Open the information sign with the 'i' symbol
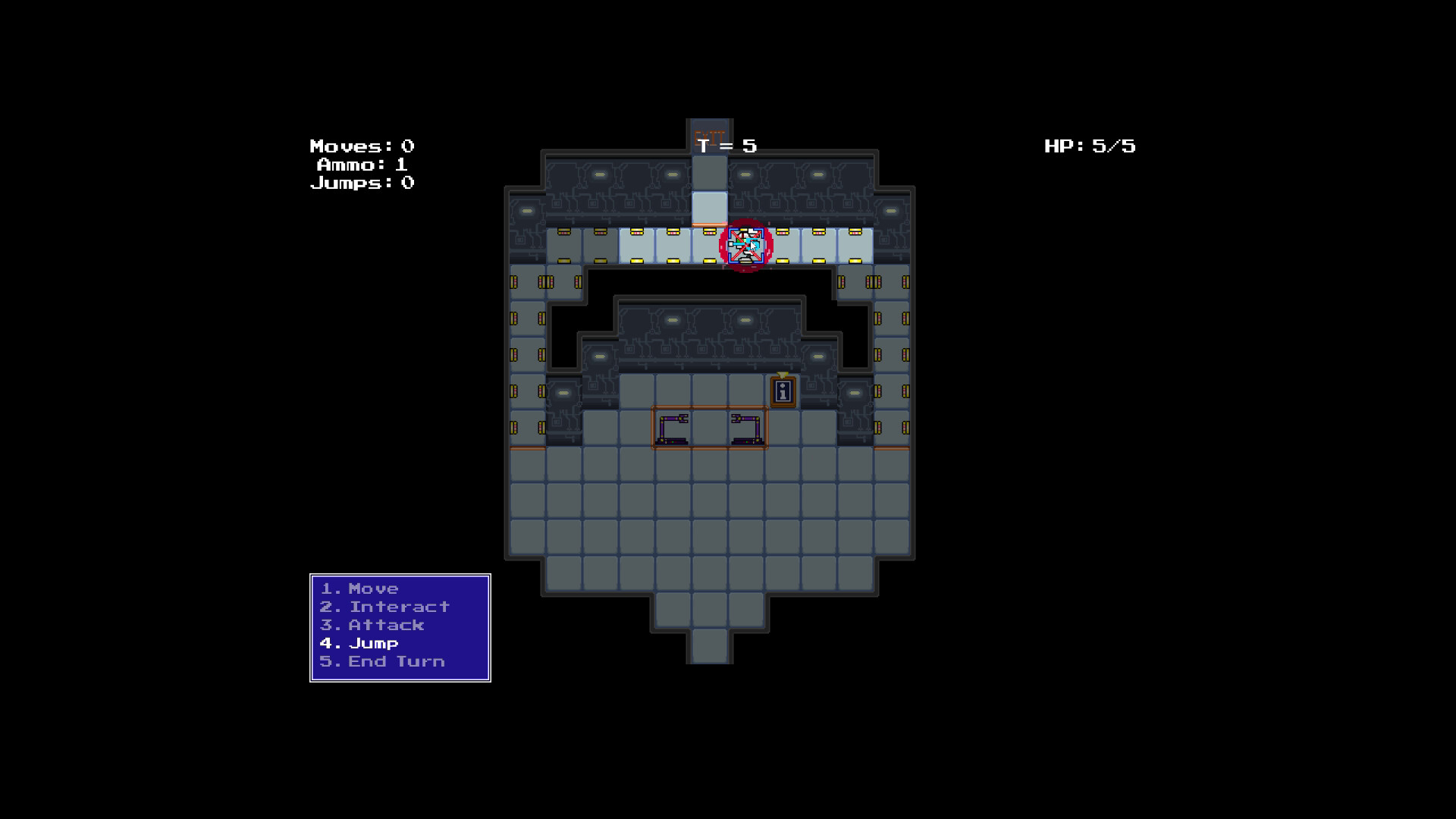This screenshot has height=819, width=1456. coord(782,392)
